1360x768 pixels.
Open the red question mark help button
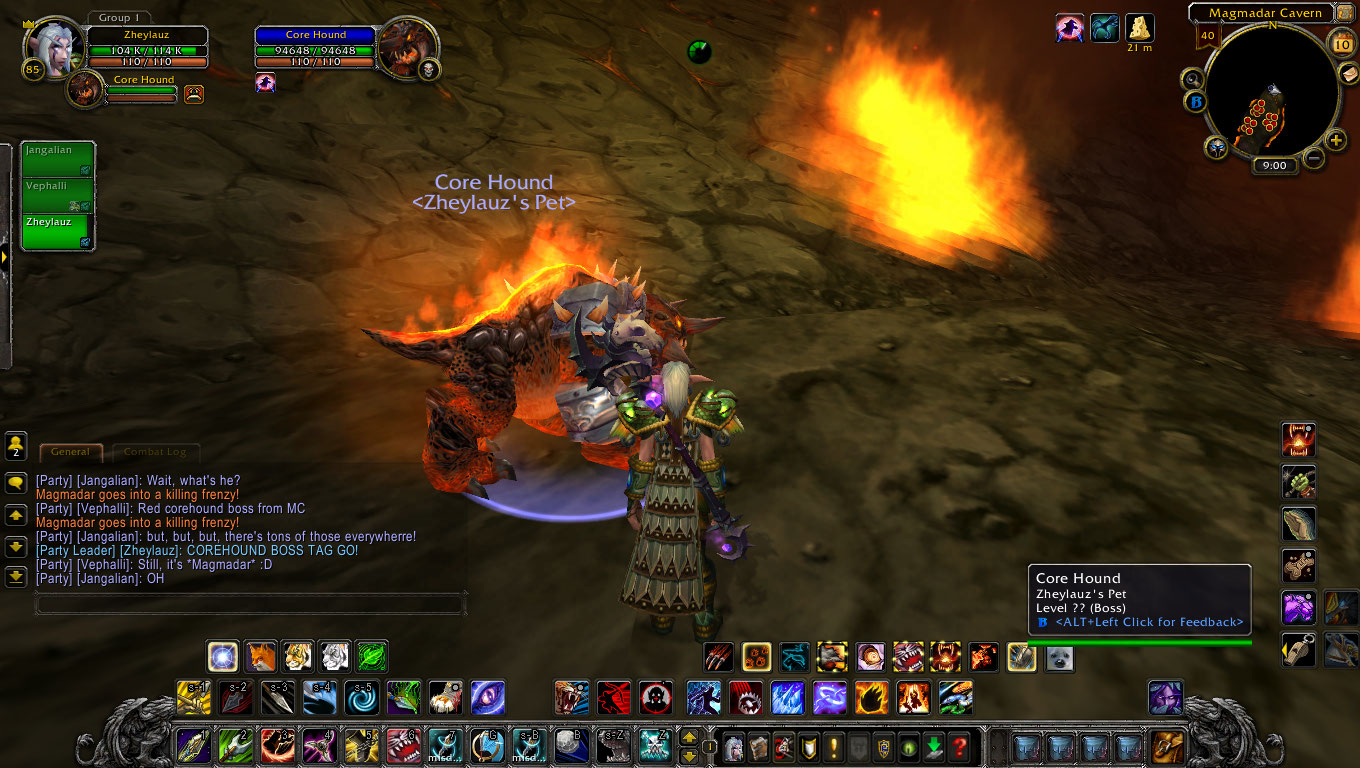tap(958, 746)
